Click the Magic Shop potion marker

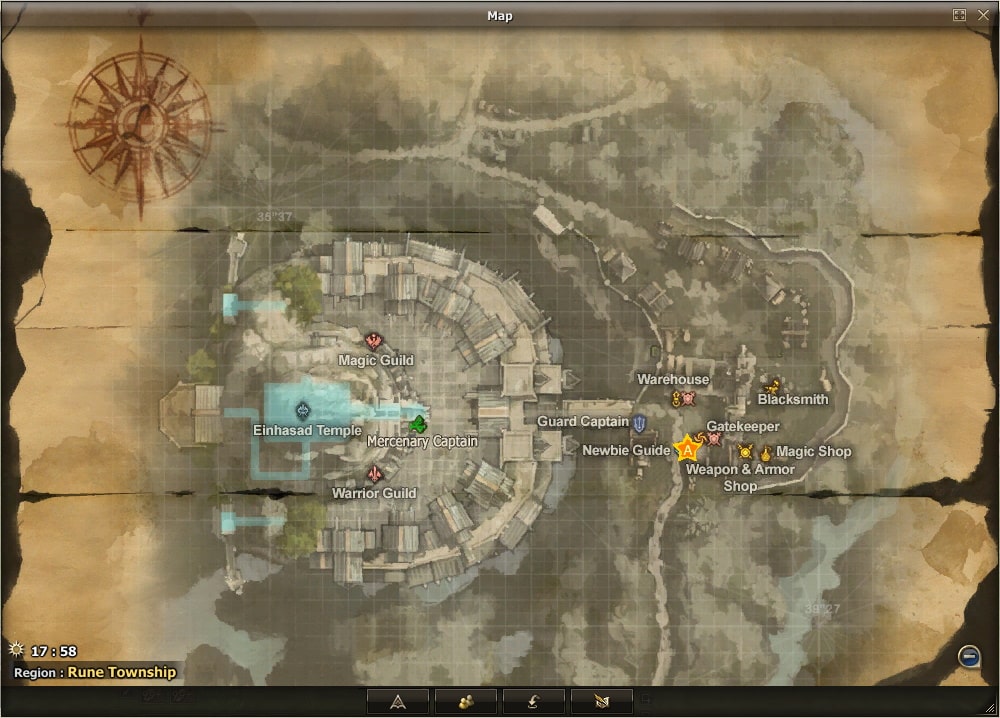766,452
